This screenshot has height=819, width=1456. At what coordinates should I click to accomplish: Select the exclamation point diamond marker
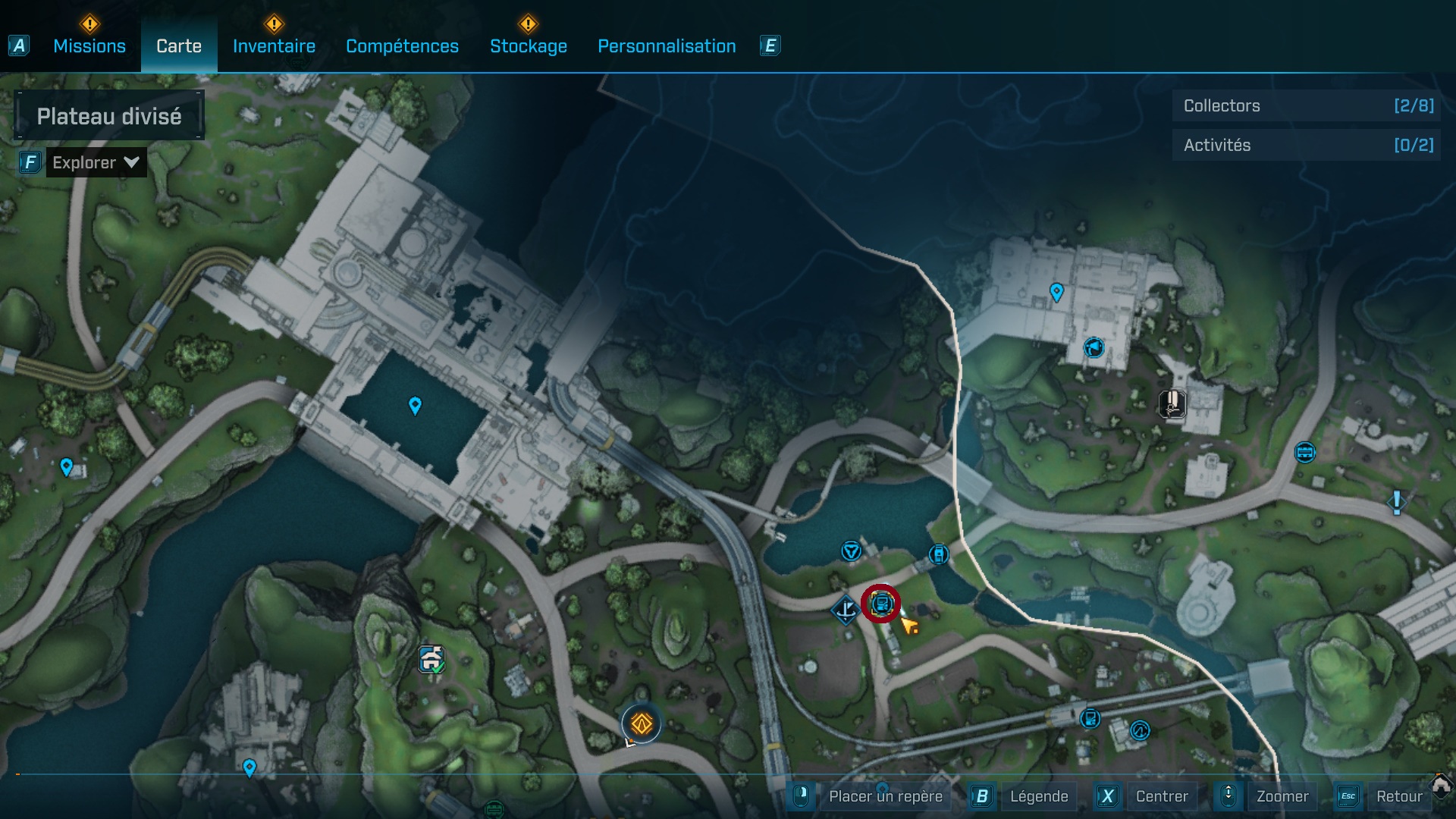tap(1396, 502)
